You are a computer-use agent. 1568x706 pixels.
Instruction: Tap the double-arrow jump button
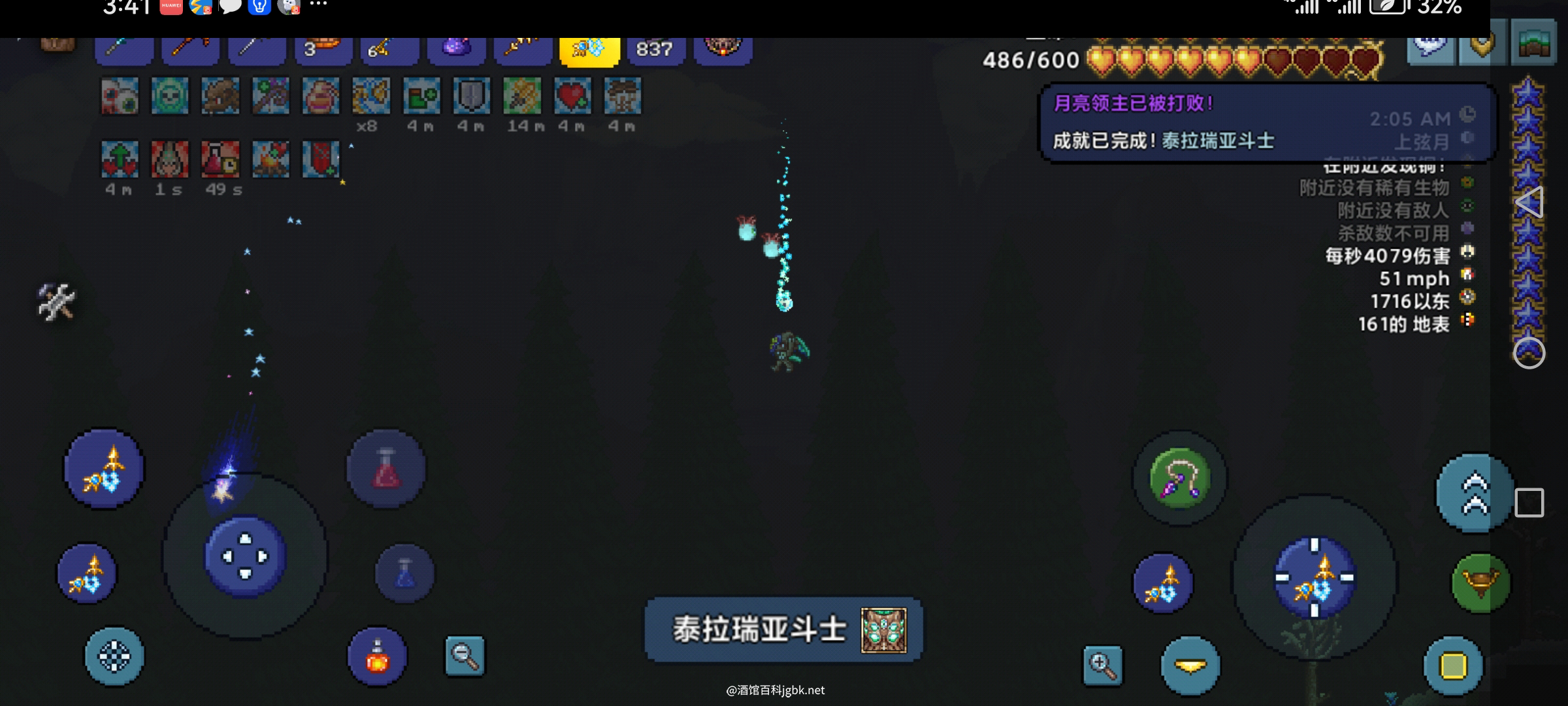point(1475,494)
